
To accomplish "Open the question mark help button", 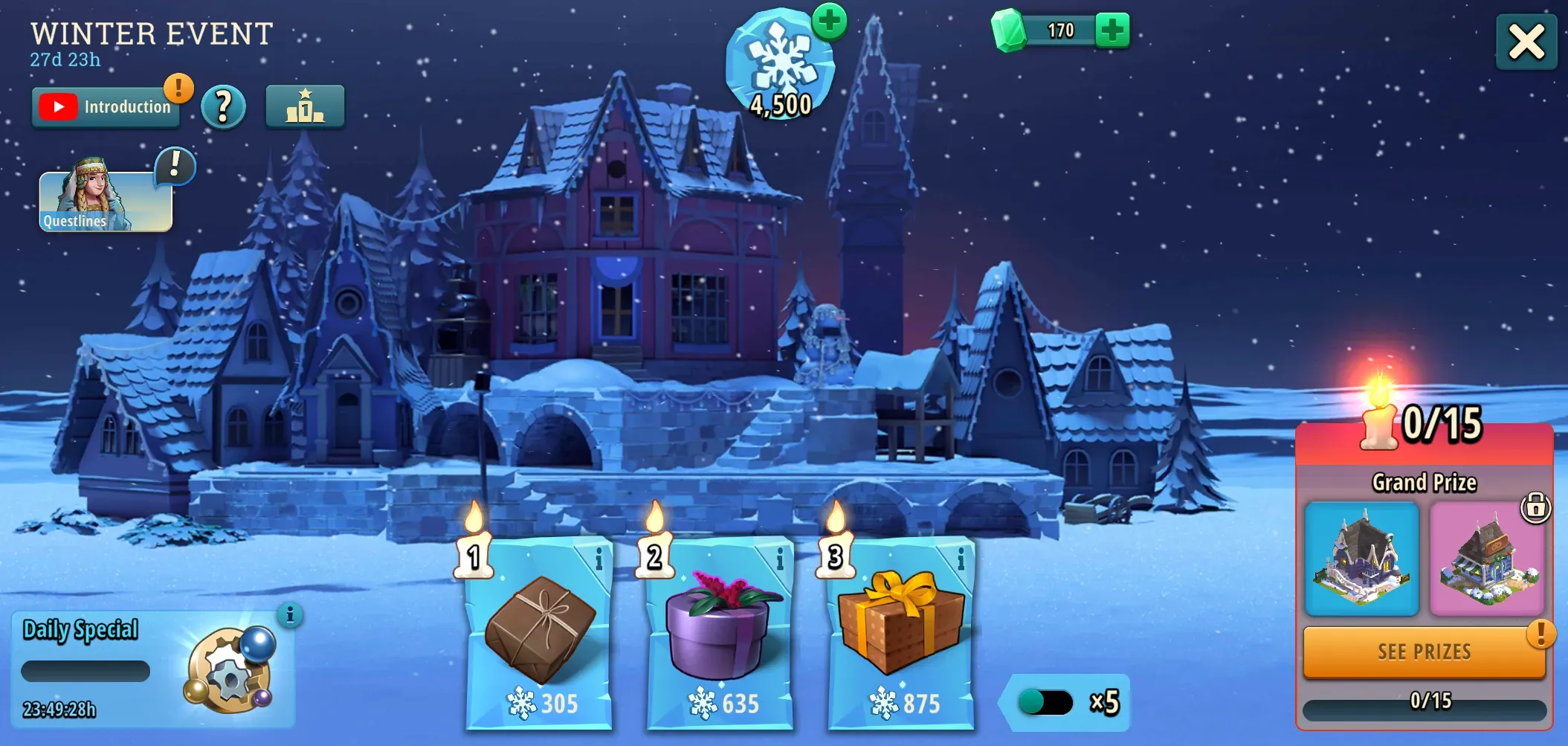I will click(223, 107).
